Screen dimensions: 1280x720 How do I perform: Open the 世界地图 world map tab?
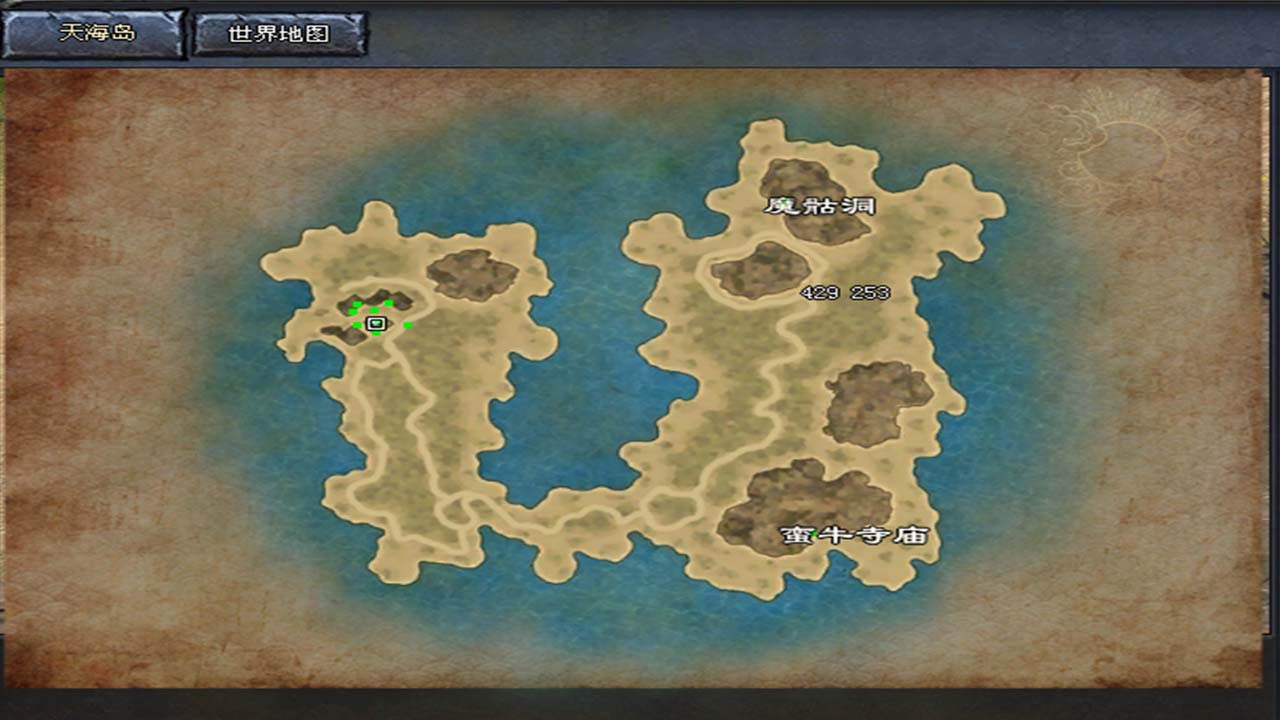tap(279, 34)
